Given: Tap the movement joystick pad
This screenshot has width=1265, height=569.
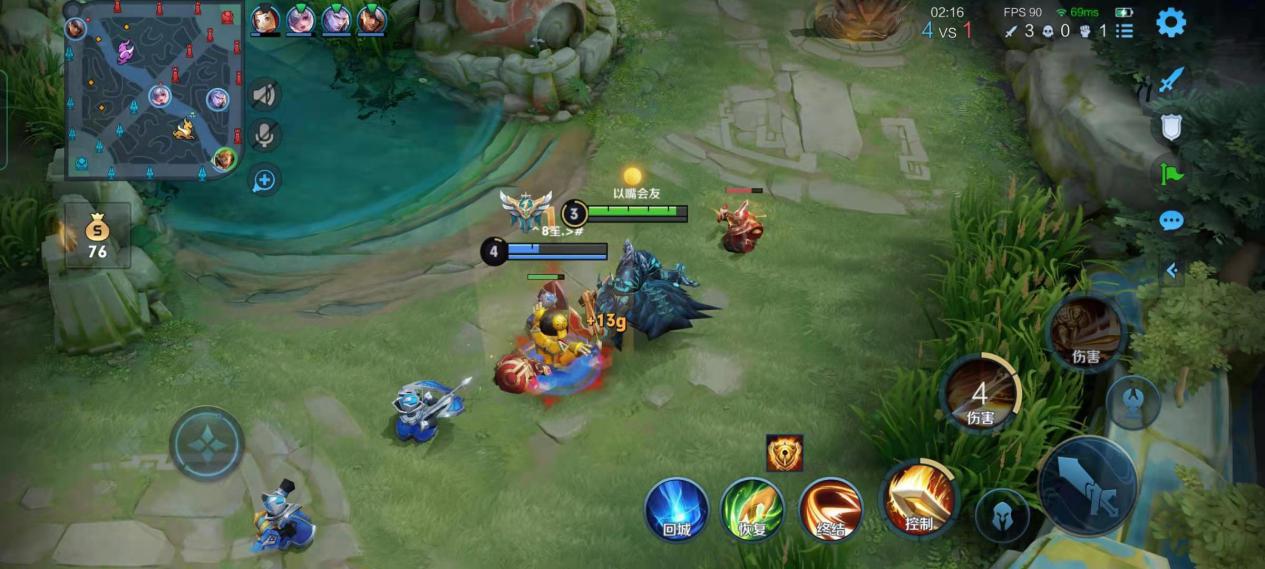Looking at the screenshot, I should click(x=207, y=443).
